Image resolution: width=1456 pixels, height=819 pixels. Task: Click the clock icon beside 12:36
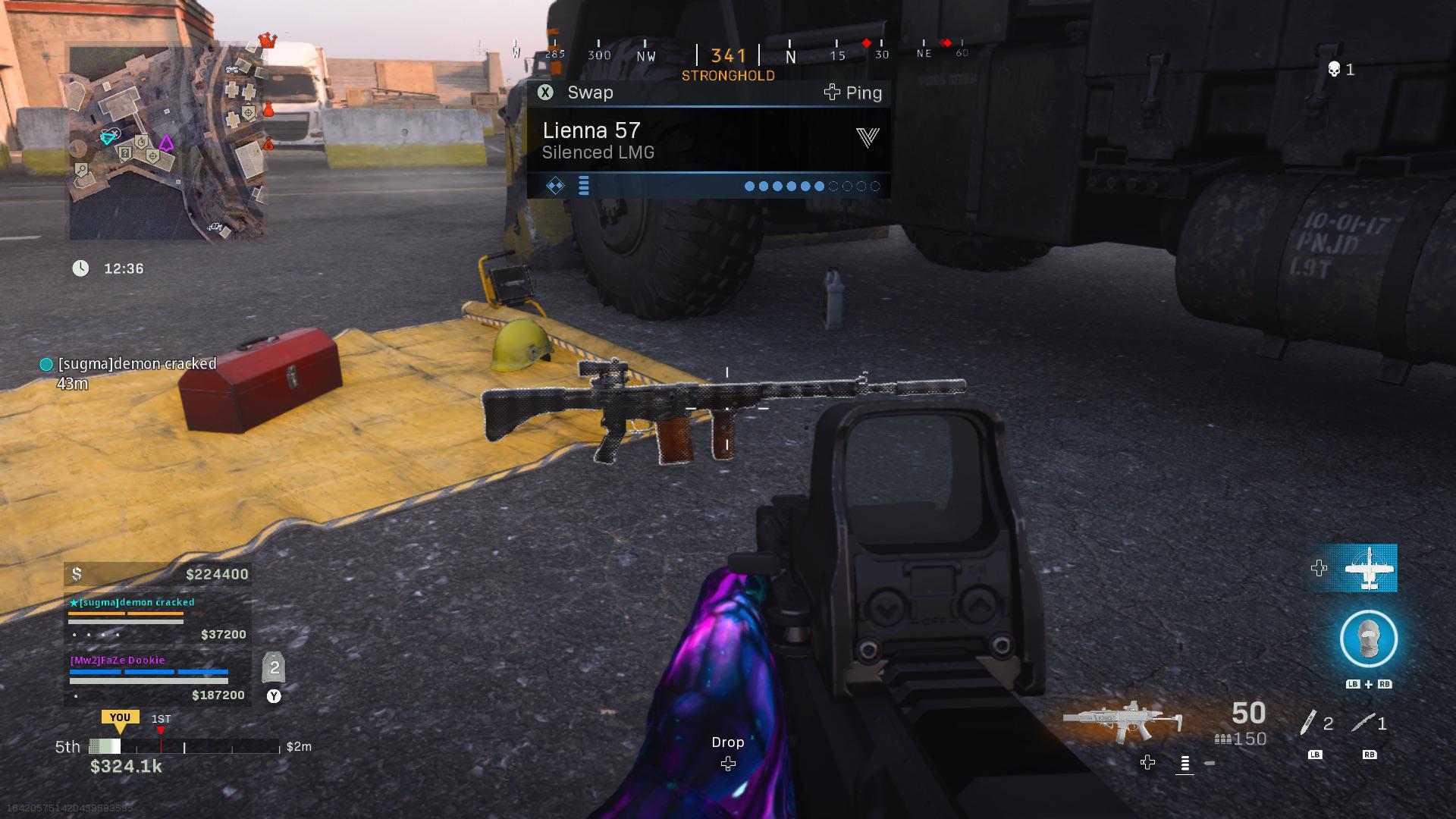click(x=80, y=268)
